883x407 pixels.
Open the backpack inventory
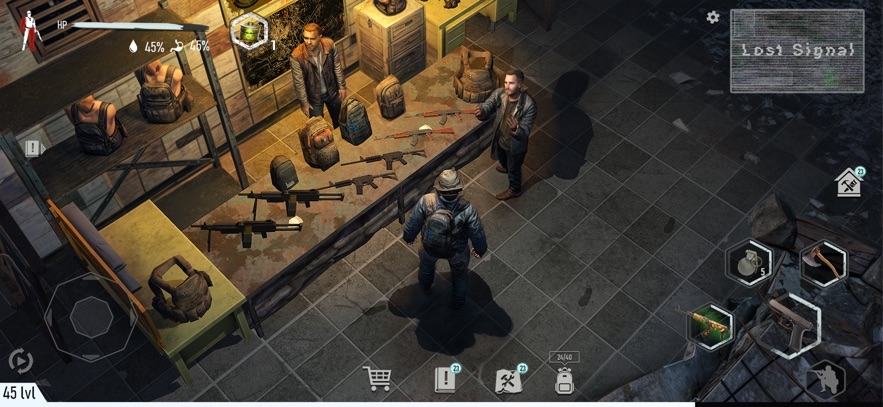click(x=564, y=378)
